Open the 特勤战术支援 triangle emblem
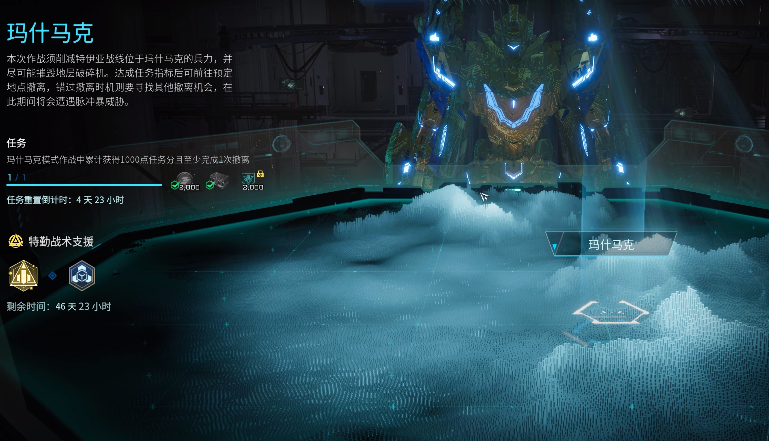The image size is (769, 441). (x=15, y=241)
